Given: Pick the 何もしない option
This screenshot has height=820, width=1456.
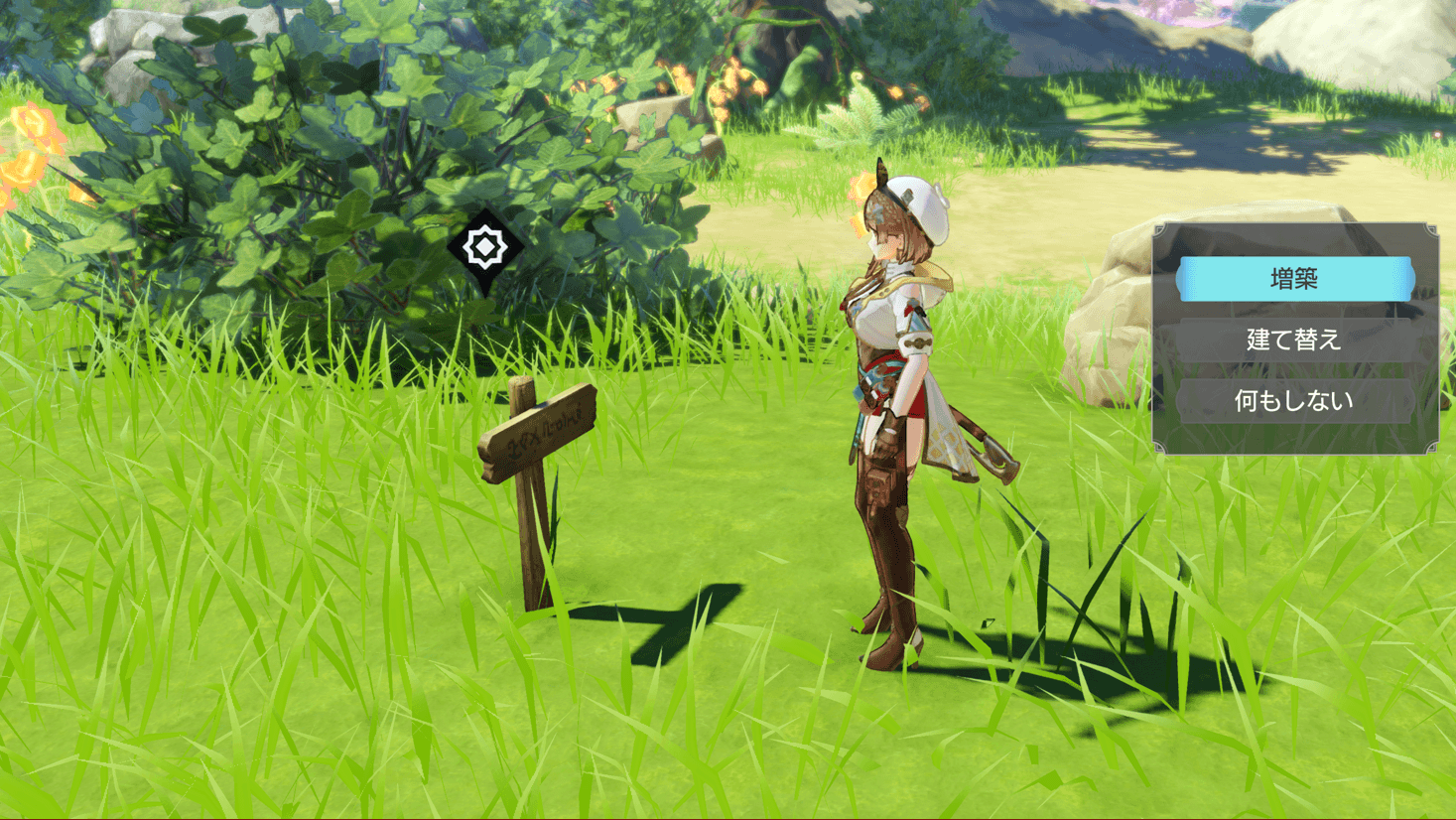Looking at the screenshot, I should tap(1294, 401).
